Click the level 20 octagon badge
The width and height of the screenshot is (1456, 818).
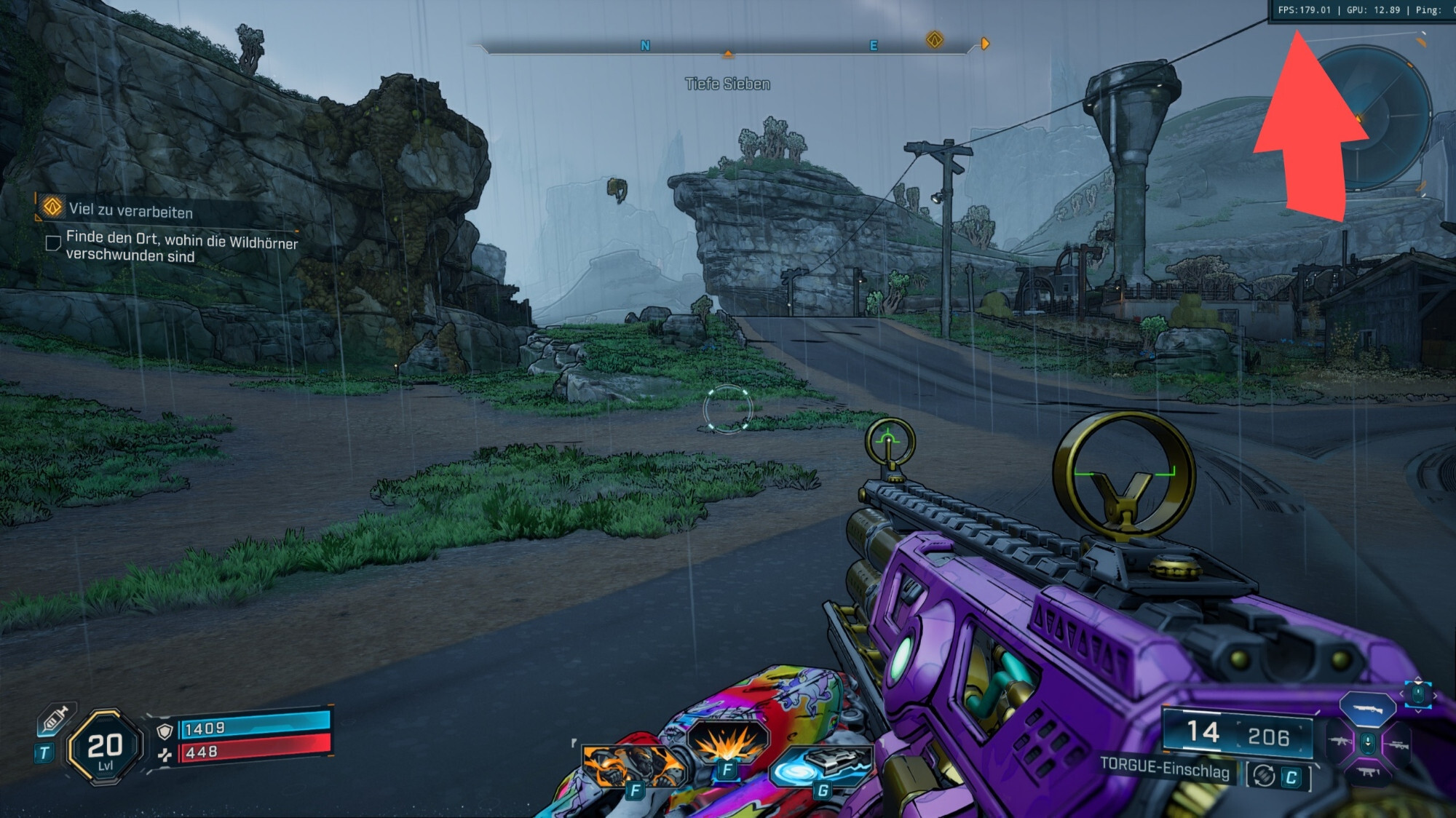click(x=105, y=747)
